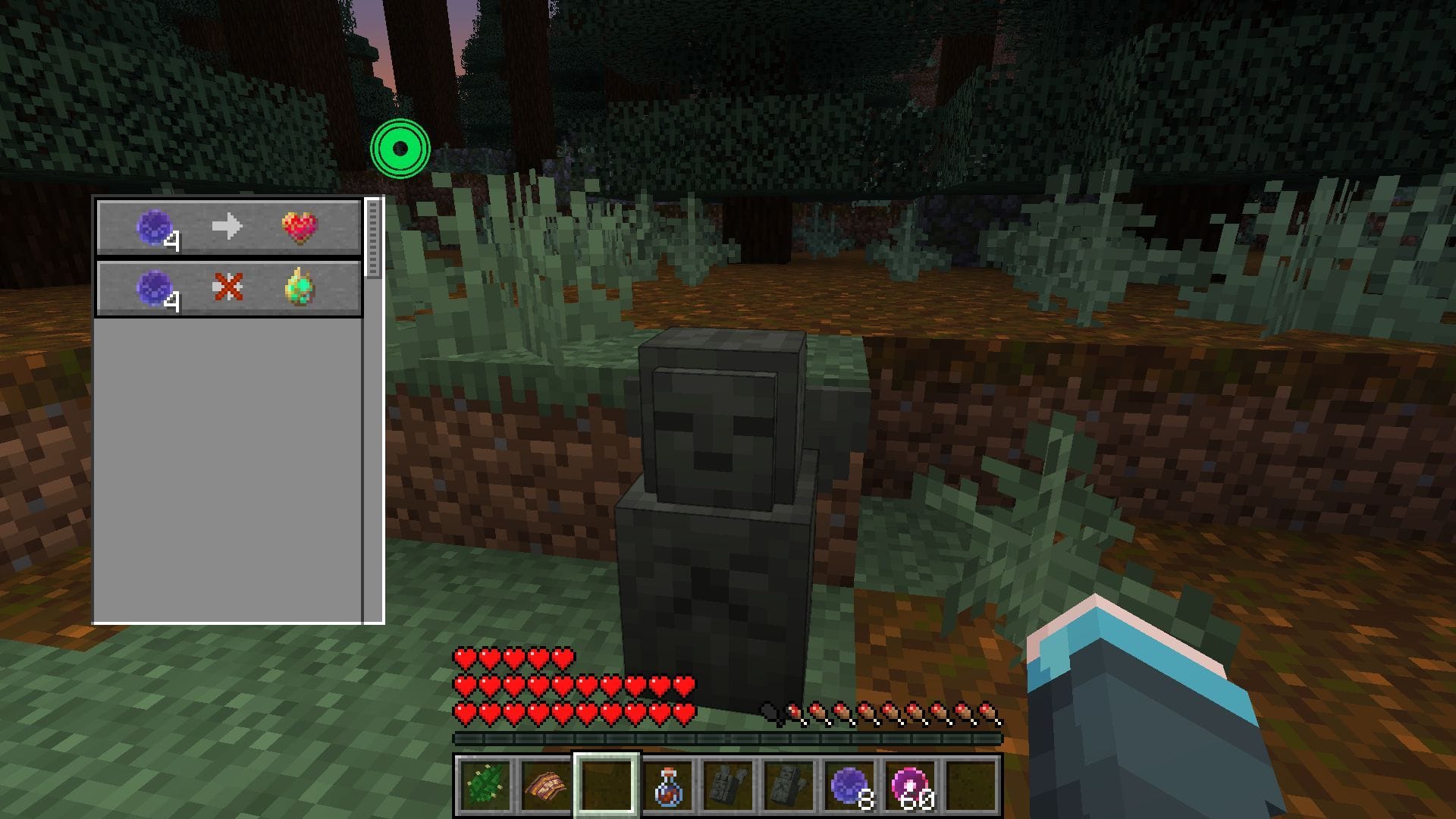
Task: Click the trade list scrollbar handle
Action: (x=372, y=238)
